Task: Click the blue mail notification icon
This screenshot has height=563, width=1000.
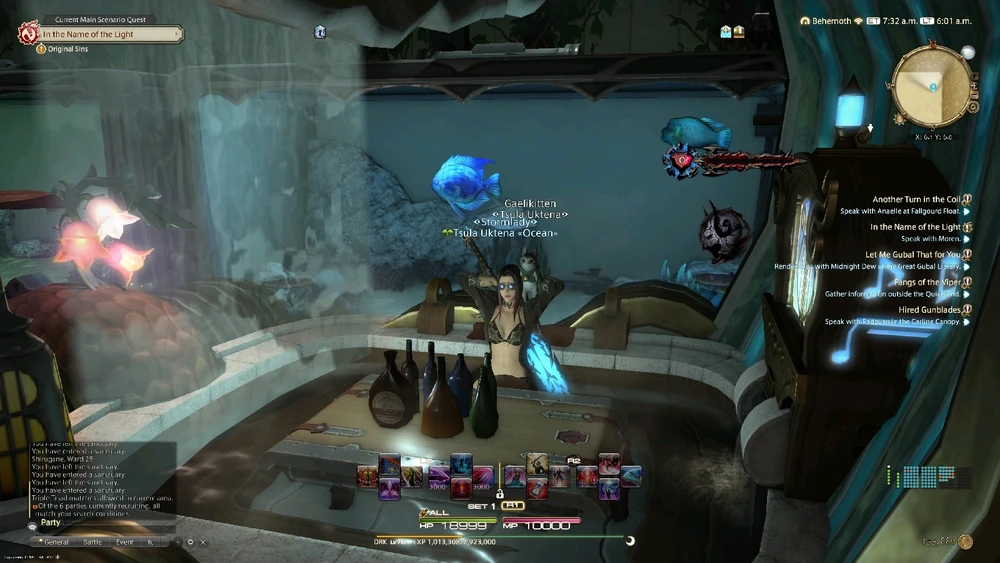Action: click(320, 31)
